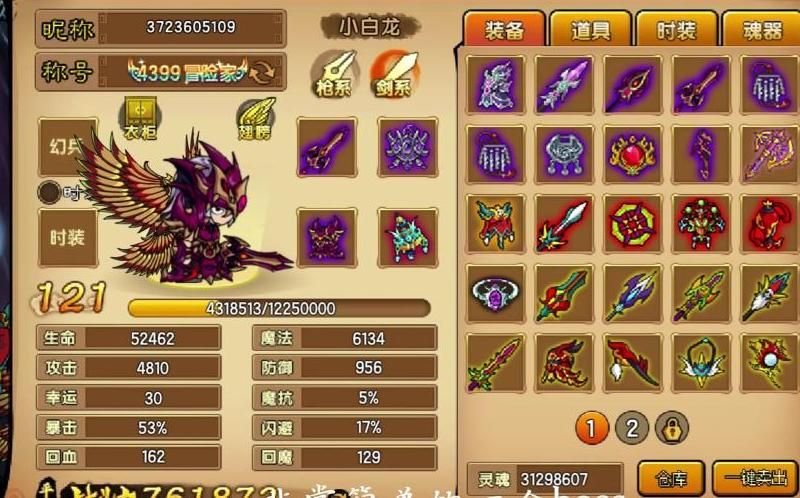Click the 一键卖出 sell-all button
This screenshot has height=498, width=800.
[754, 477]
